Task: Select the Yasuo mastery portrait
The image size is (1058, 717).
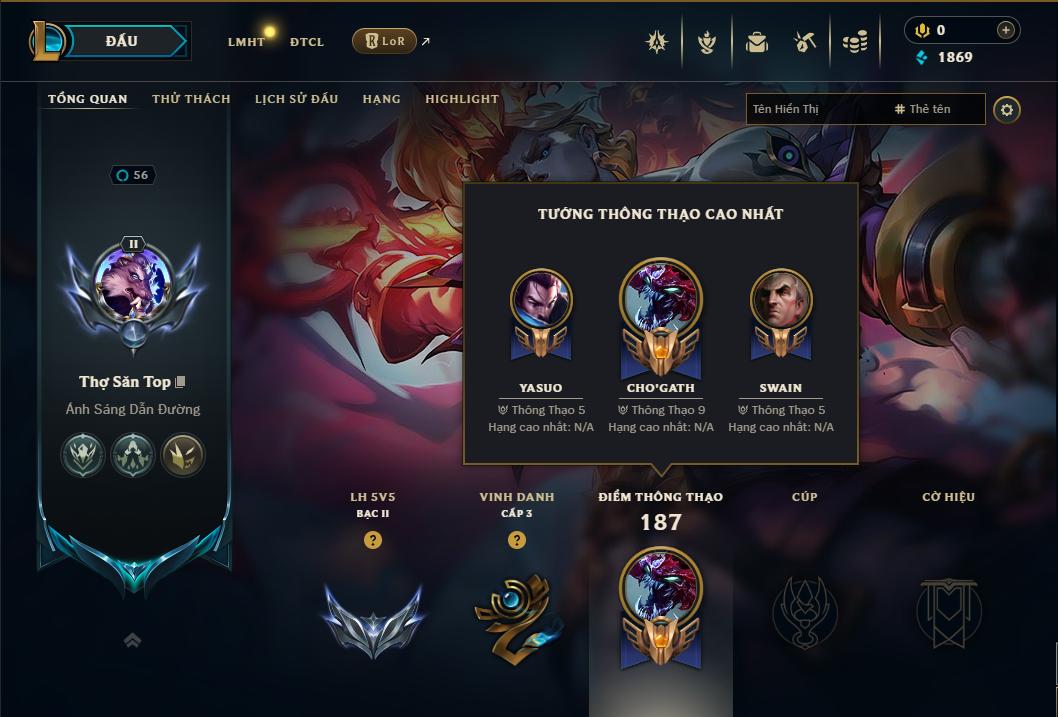Action: pyautogui.click(x=541, y=300)
